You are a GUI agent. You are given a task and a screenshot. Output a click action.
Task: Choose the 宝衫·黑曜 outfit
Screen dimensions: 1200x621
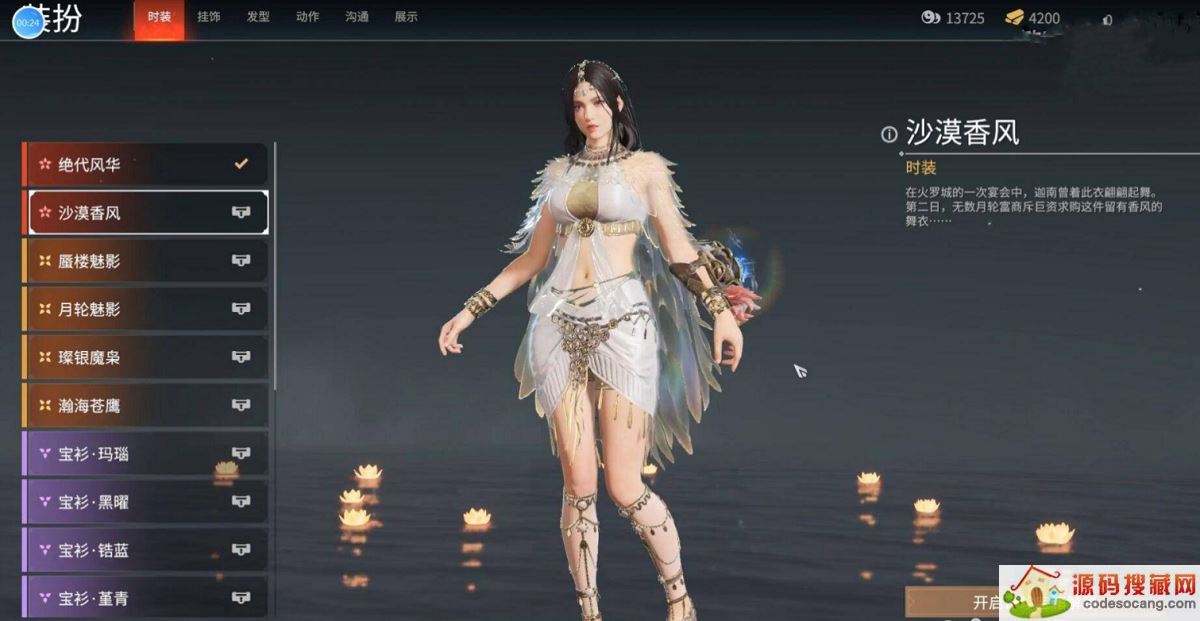pos(146,501)
